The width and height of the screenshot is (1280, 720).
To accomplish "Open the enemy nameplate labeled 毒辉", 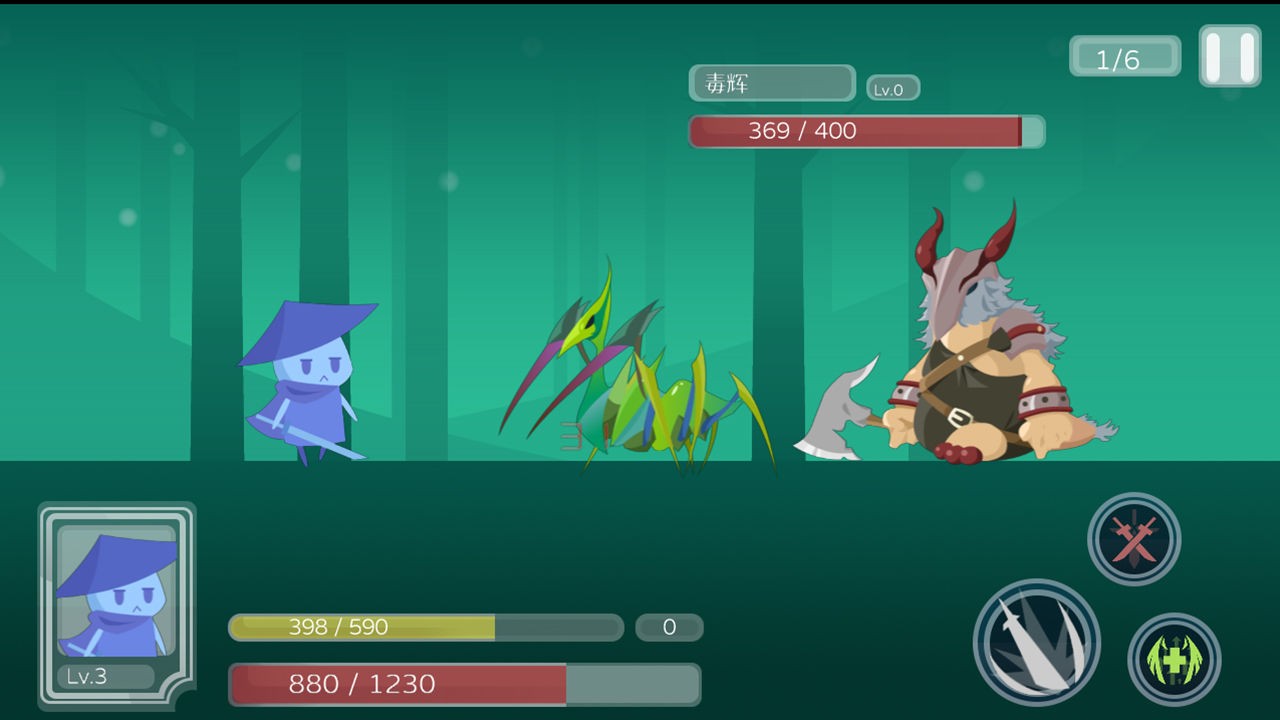I will (771, 83).
